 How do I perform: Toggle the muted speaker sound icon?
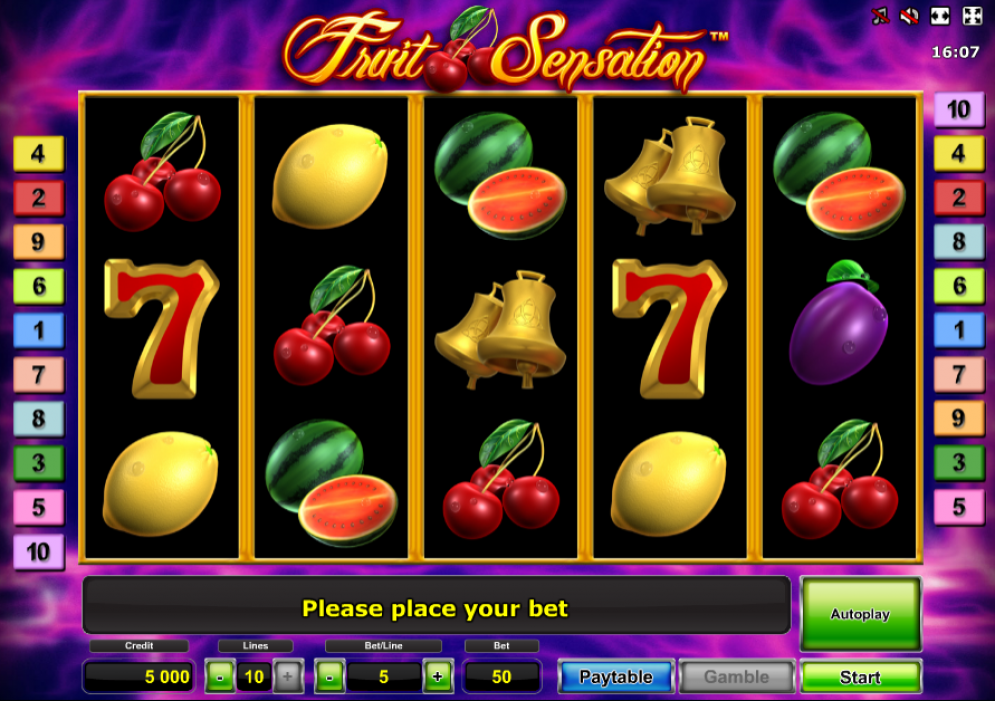910,16
